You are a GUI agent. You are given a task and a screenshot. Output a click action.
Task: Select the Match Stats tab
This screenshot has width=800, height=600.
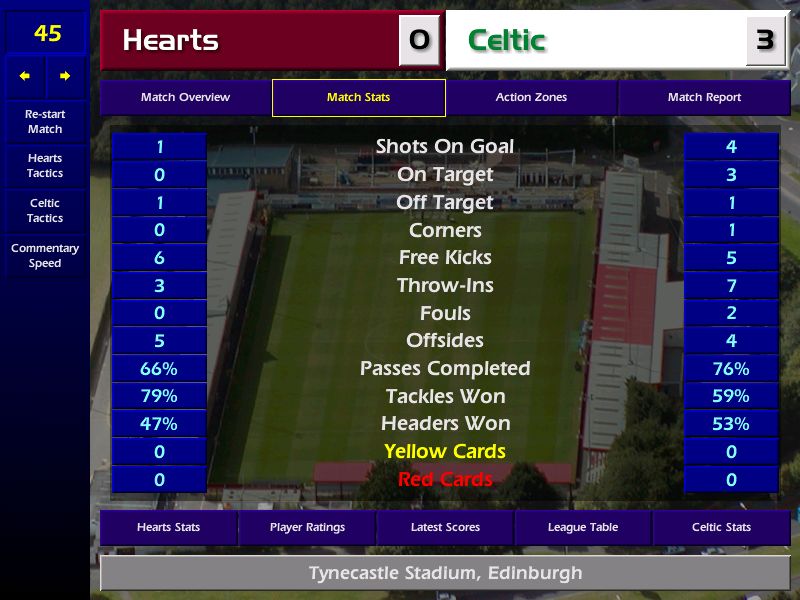(x=358, y=98)
